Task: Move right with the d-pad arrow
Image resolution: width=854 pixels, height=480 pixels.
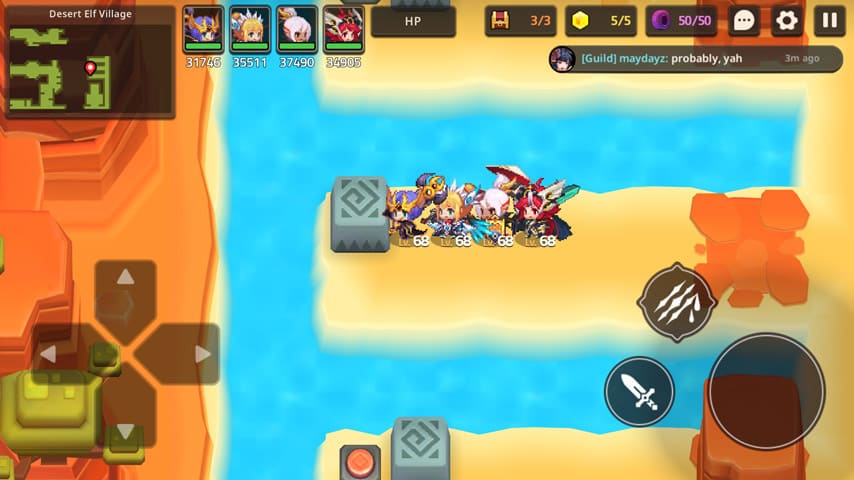Action: click(201, 354)
